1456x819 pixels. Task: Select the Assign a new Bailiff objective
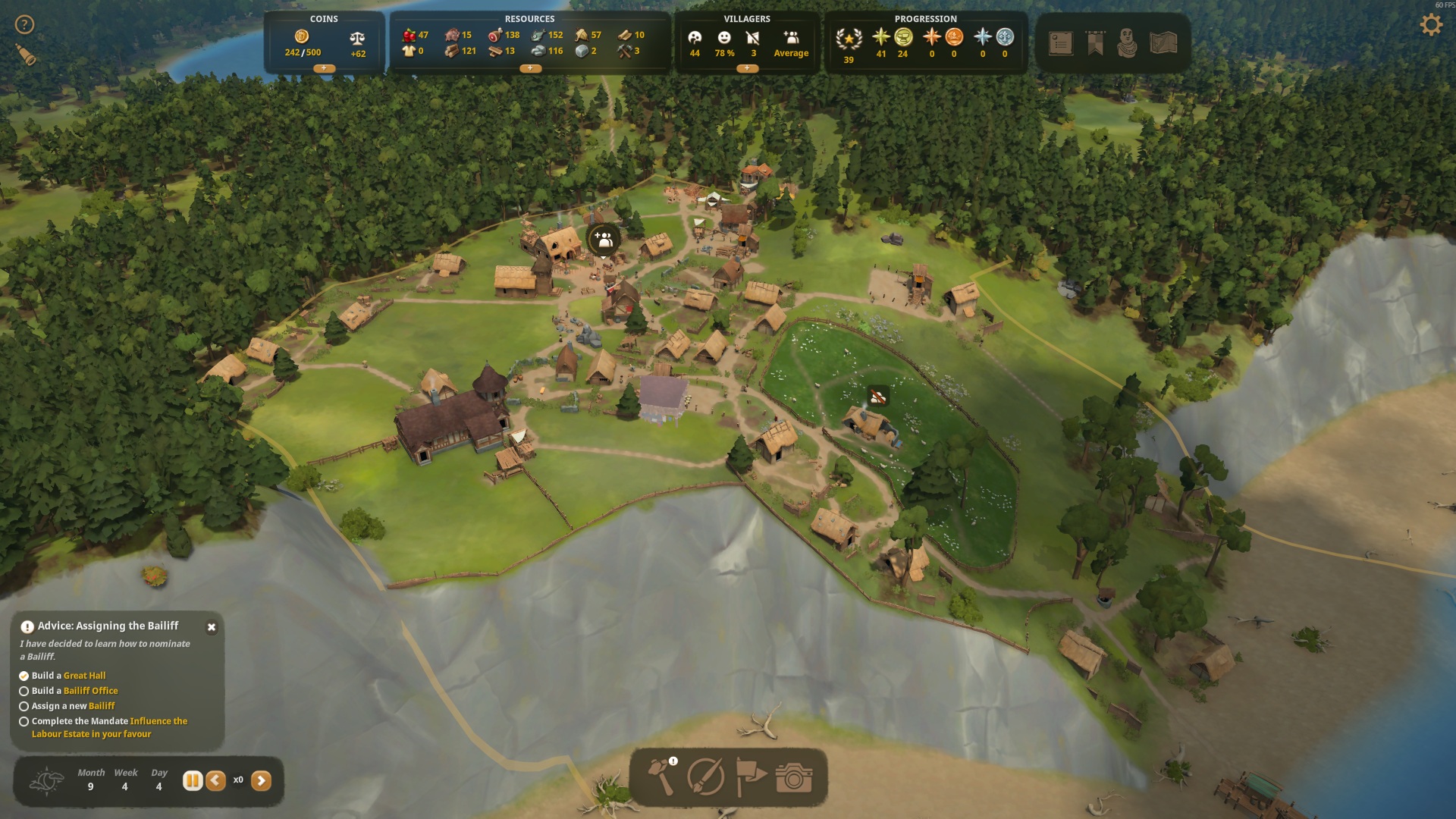(74, 706)
